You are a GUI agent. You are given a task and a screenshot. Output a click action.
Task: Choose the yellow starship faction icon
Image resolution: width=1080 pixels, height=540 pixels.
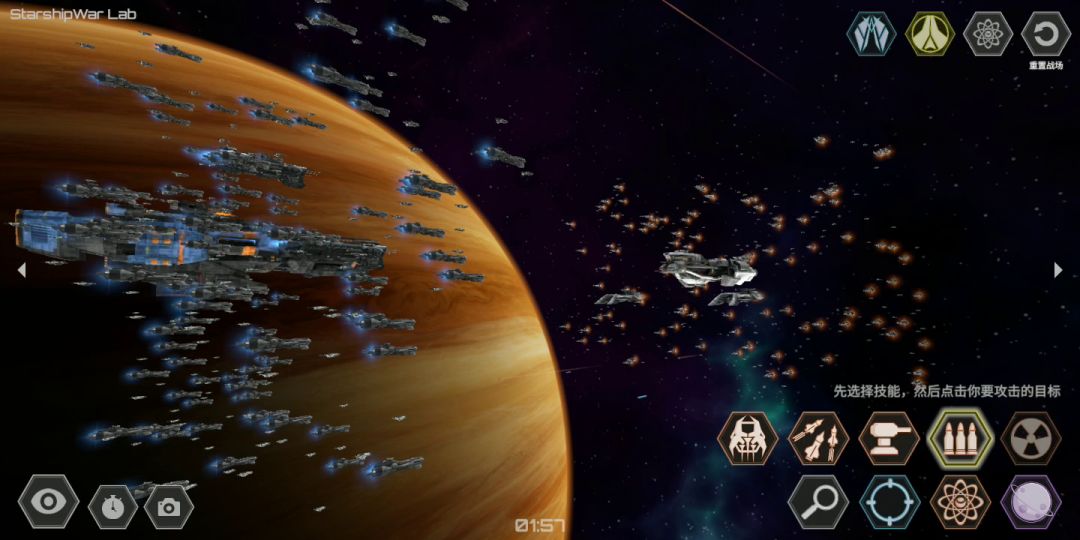click(x=929, y=34)
